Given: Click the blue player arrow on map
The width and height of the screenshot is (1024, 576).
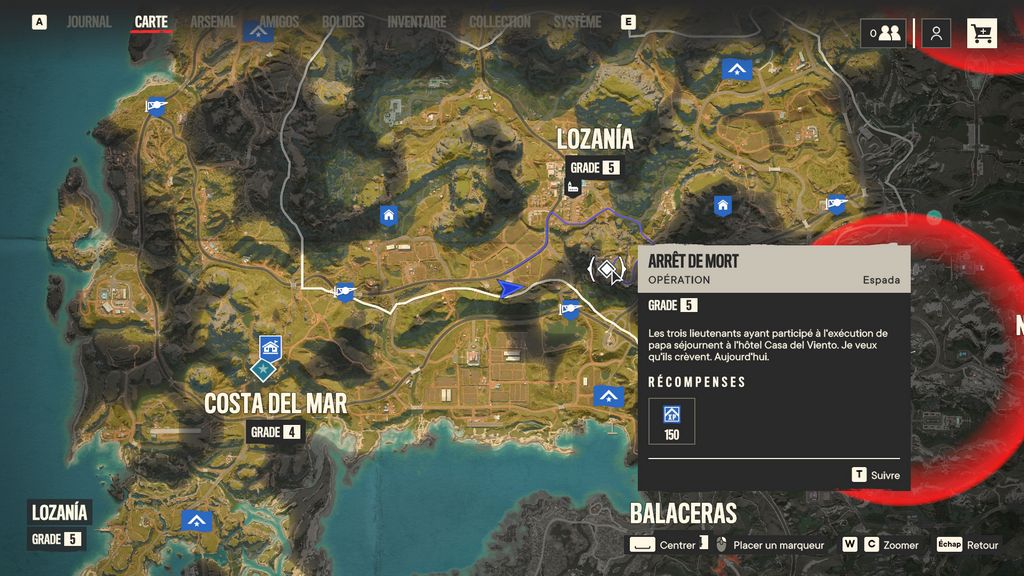Looking at the screenshot, I should click(510, 289).
